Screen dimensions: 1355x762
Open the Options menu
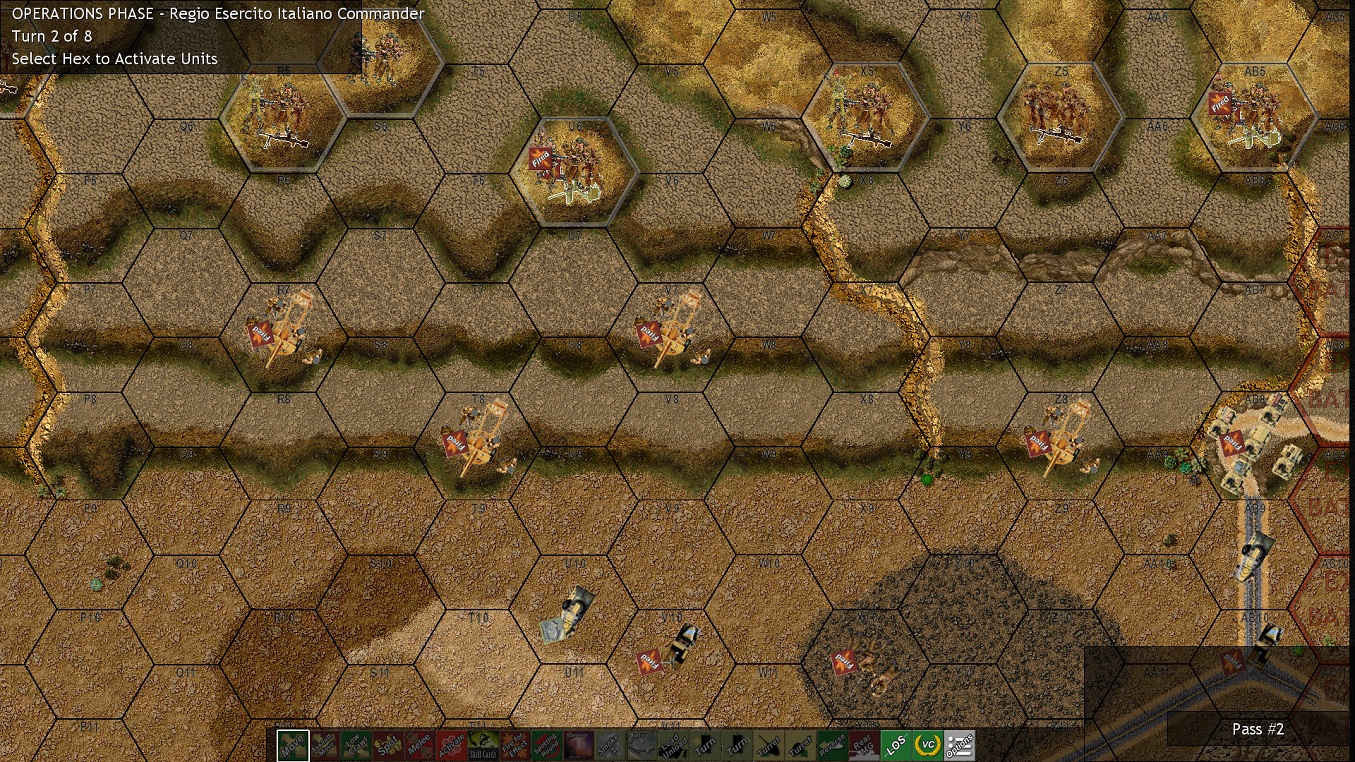tap(958, 745)
